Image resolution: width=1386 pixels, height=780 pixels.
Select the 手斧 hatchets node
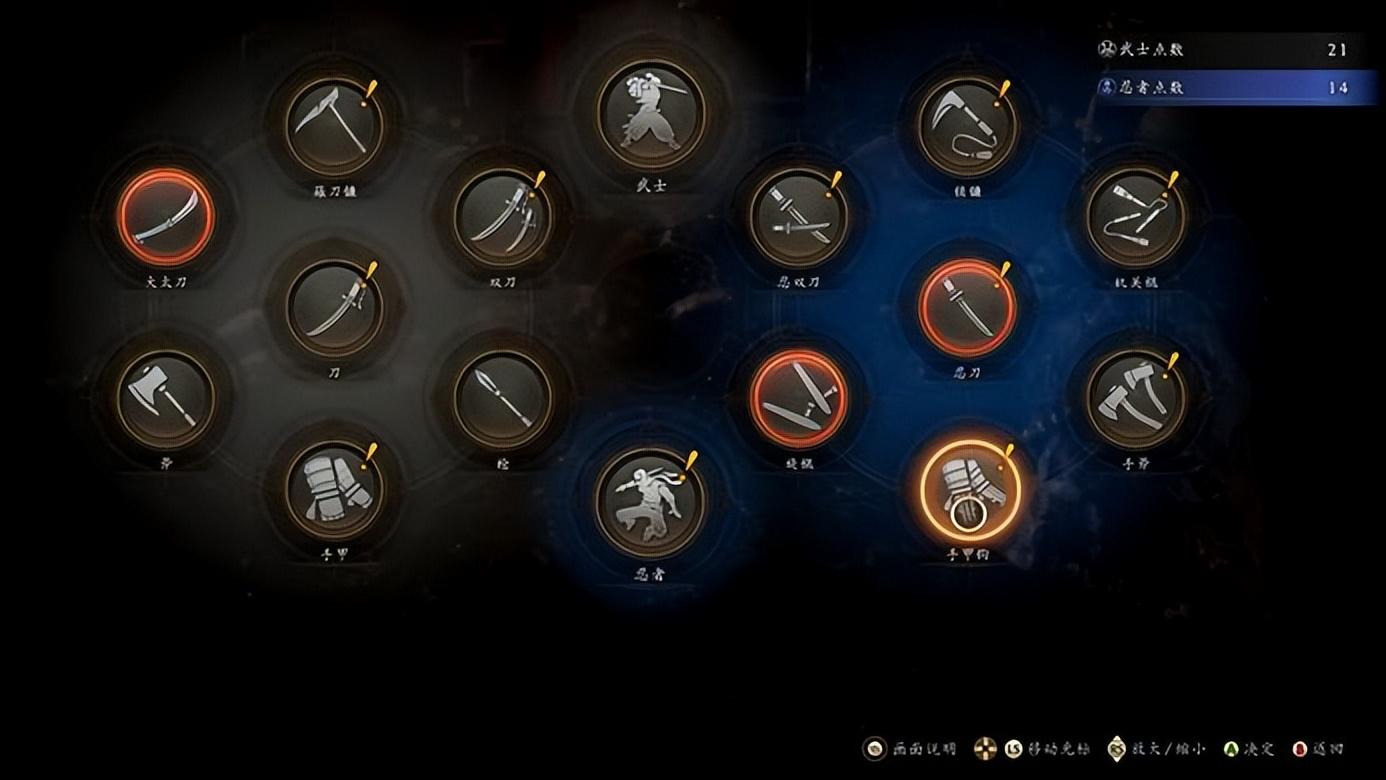pyautogui.click(x=1135, y=398)
